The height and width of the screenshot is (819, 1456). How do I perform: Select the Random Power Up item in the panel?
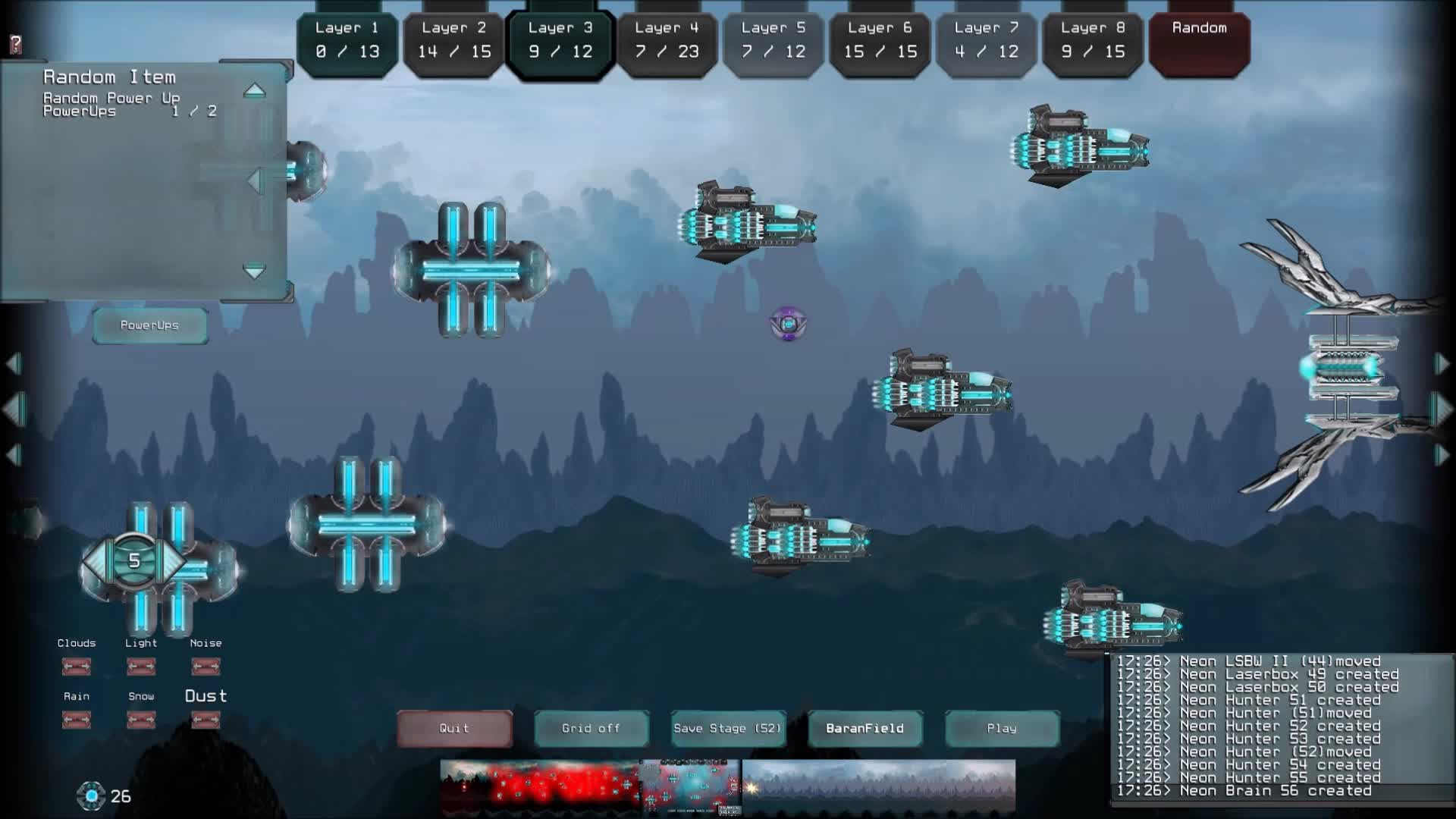click(x=112, y=99)
